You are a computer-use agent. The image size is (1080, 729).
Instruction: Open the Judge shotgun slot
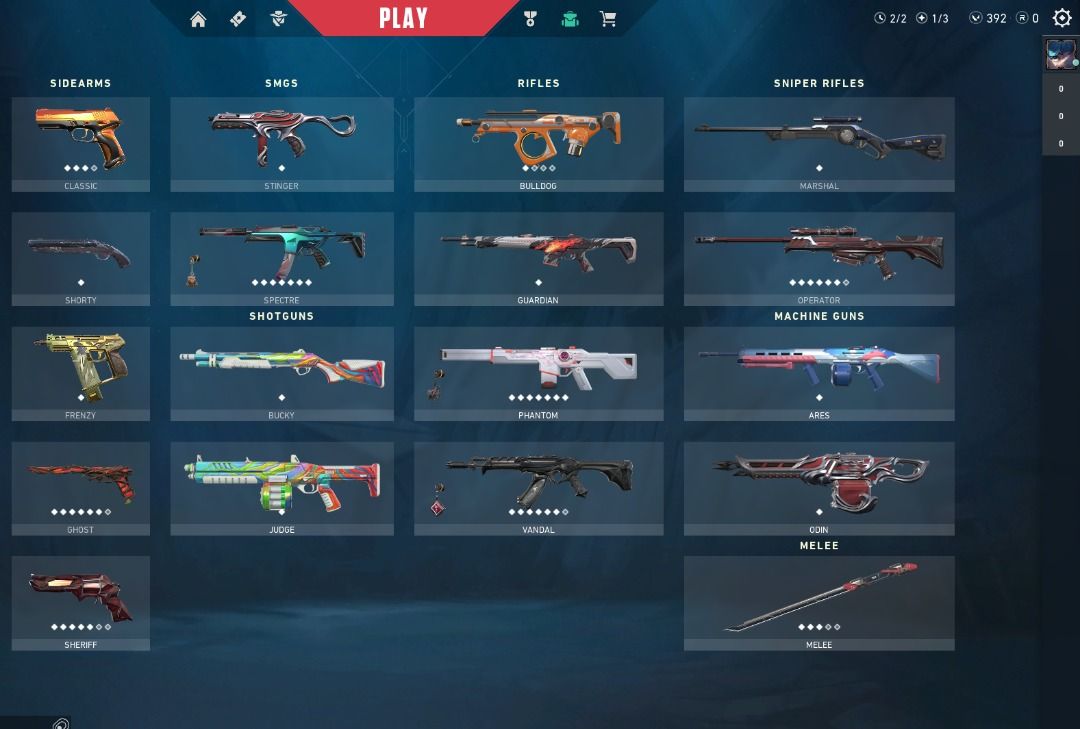click(x=282, y=488)
